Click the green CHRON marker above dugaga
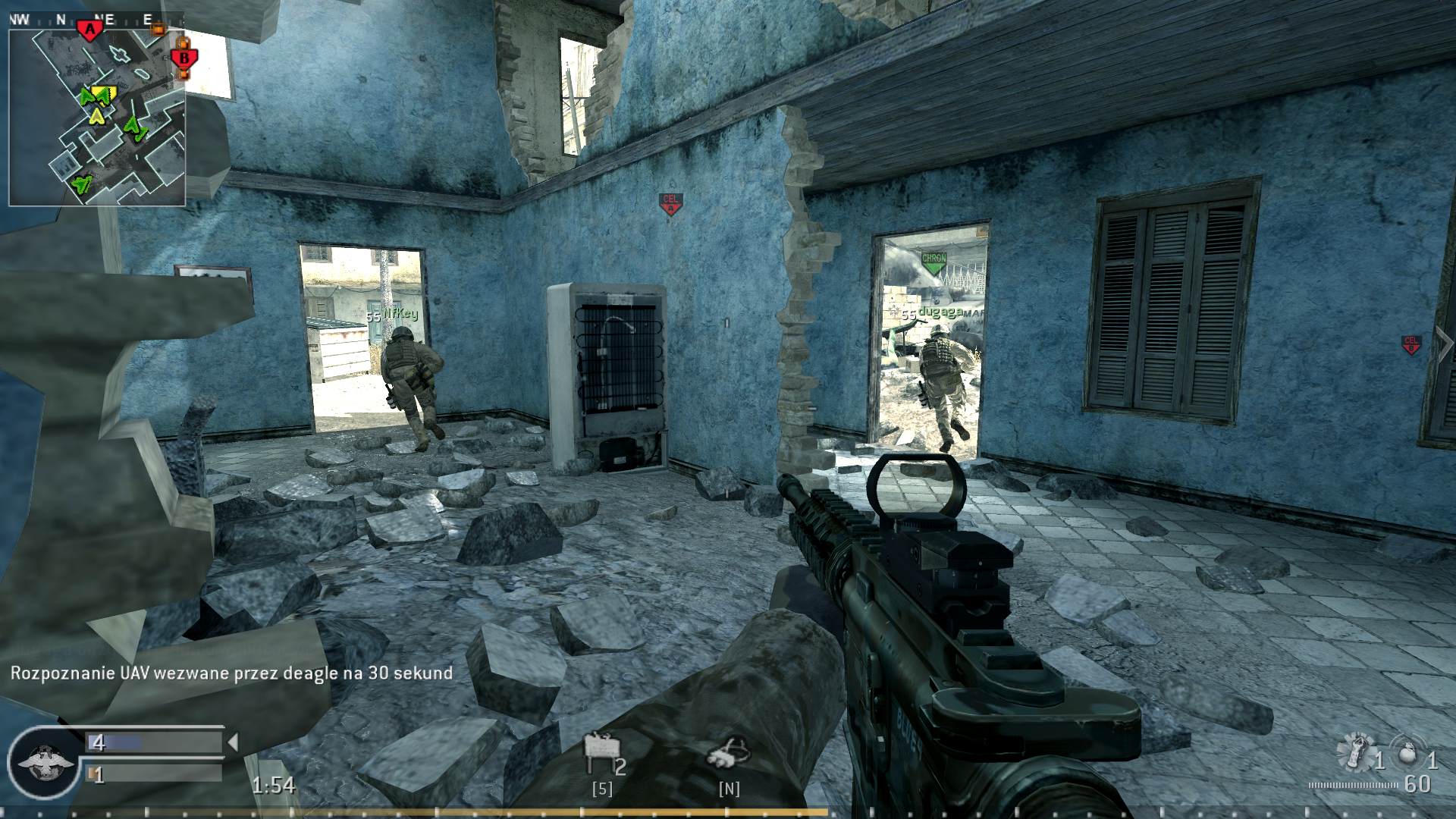 click(934, 261)
